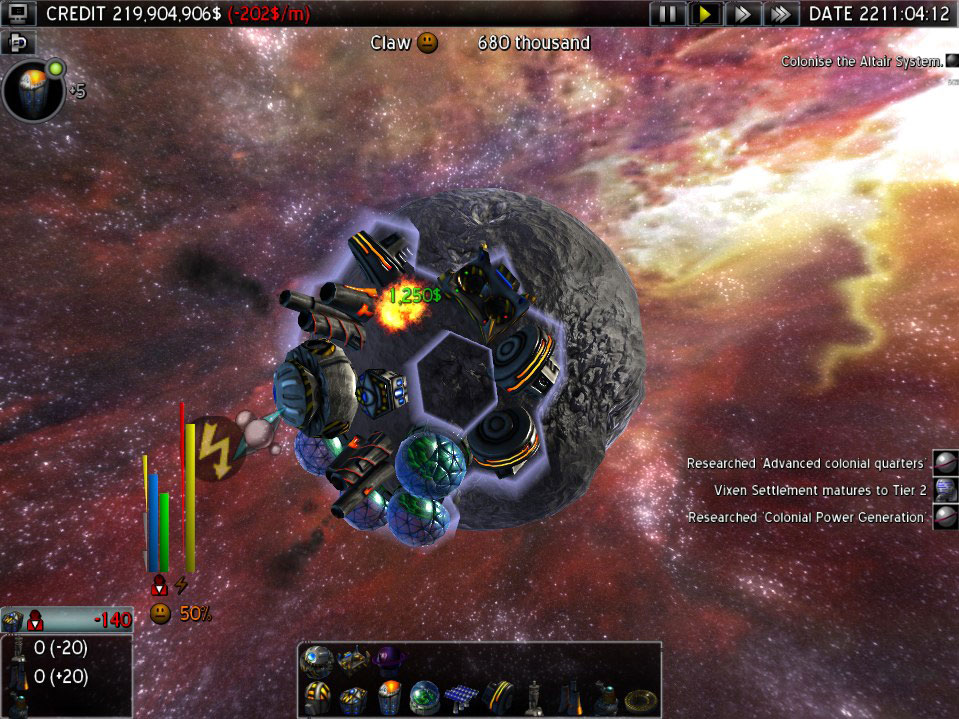Click the back view button under monitor
Image resolution: width=959 pixels, height=719 pixels.
[19, 43]
